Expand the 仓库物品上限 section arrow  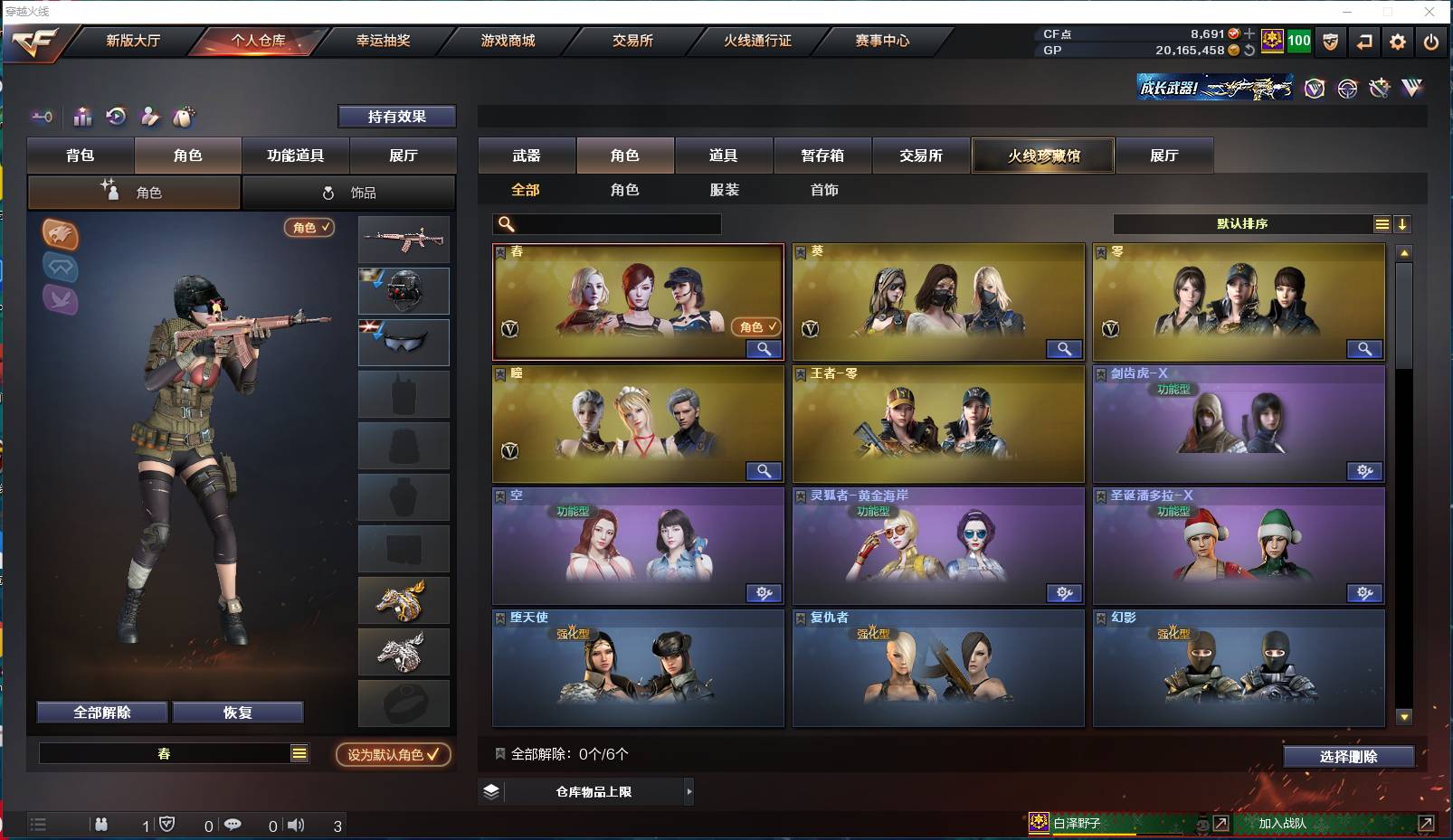click(x=689, y=791)
